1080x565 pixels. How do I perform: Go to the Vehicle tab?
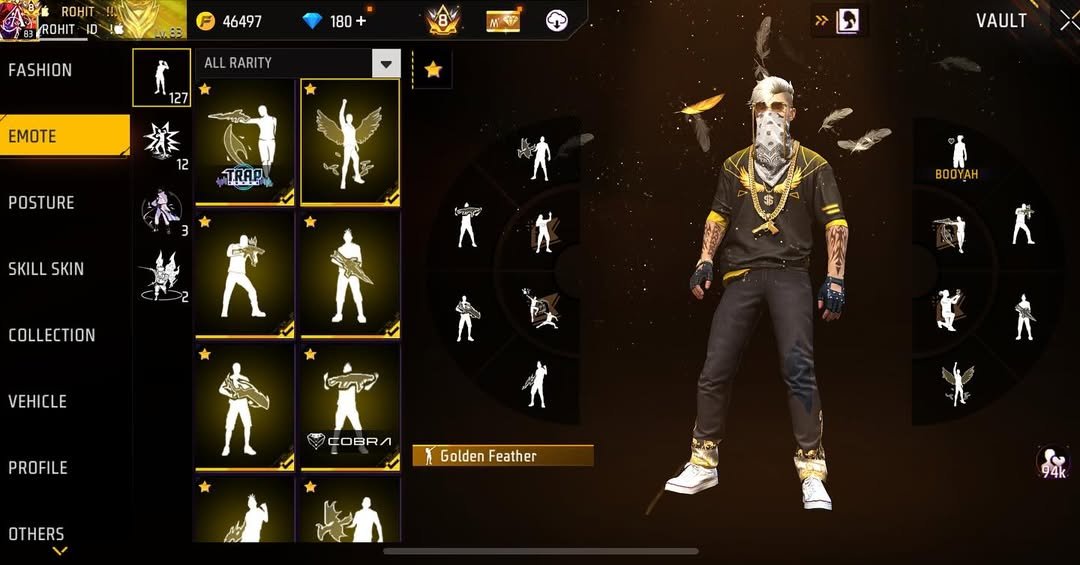point(38,401)
